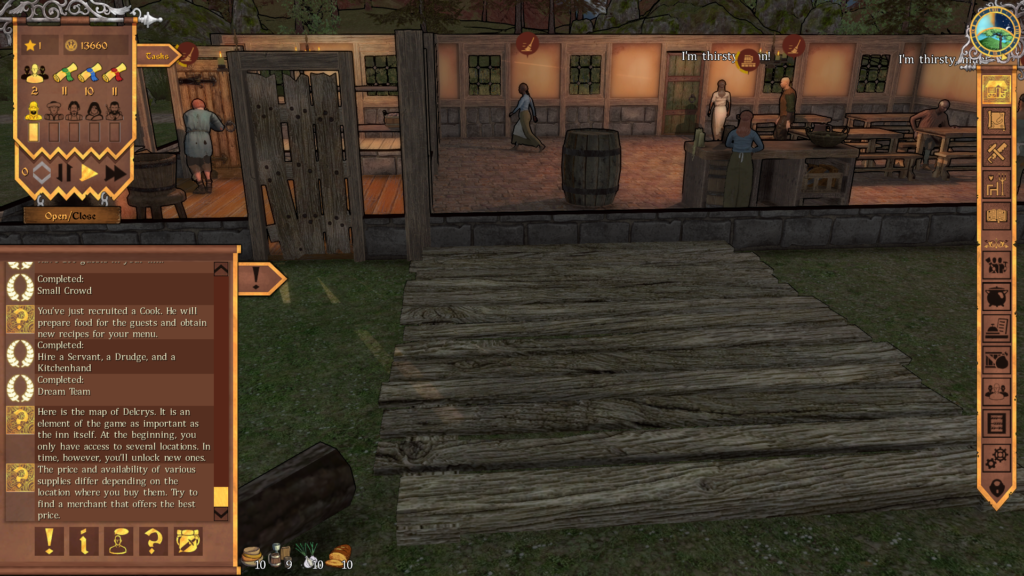Image resolution: width=1024 pixels, height=576 pixels.
Task: Click the Open/Close inn button
Action: click(x=72, y=215)
